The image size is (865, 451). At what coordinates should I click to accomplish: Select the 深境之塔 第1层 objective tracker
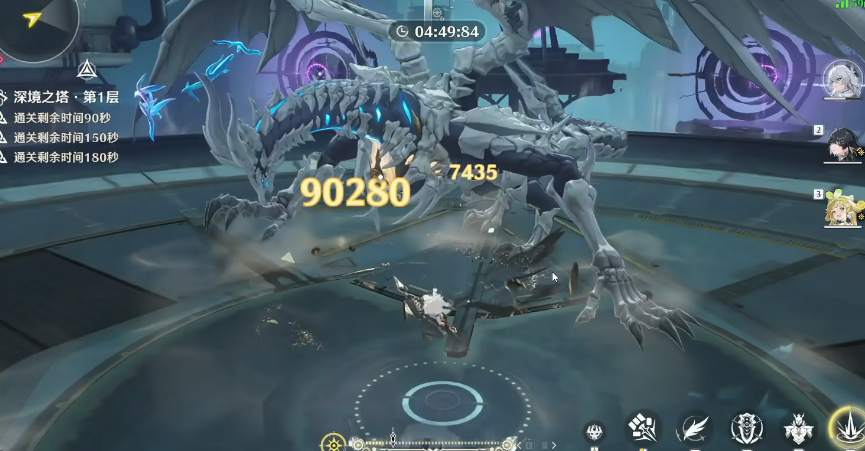point(65,98)
